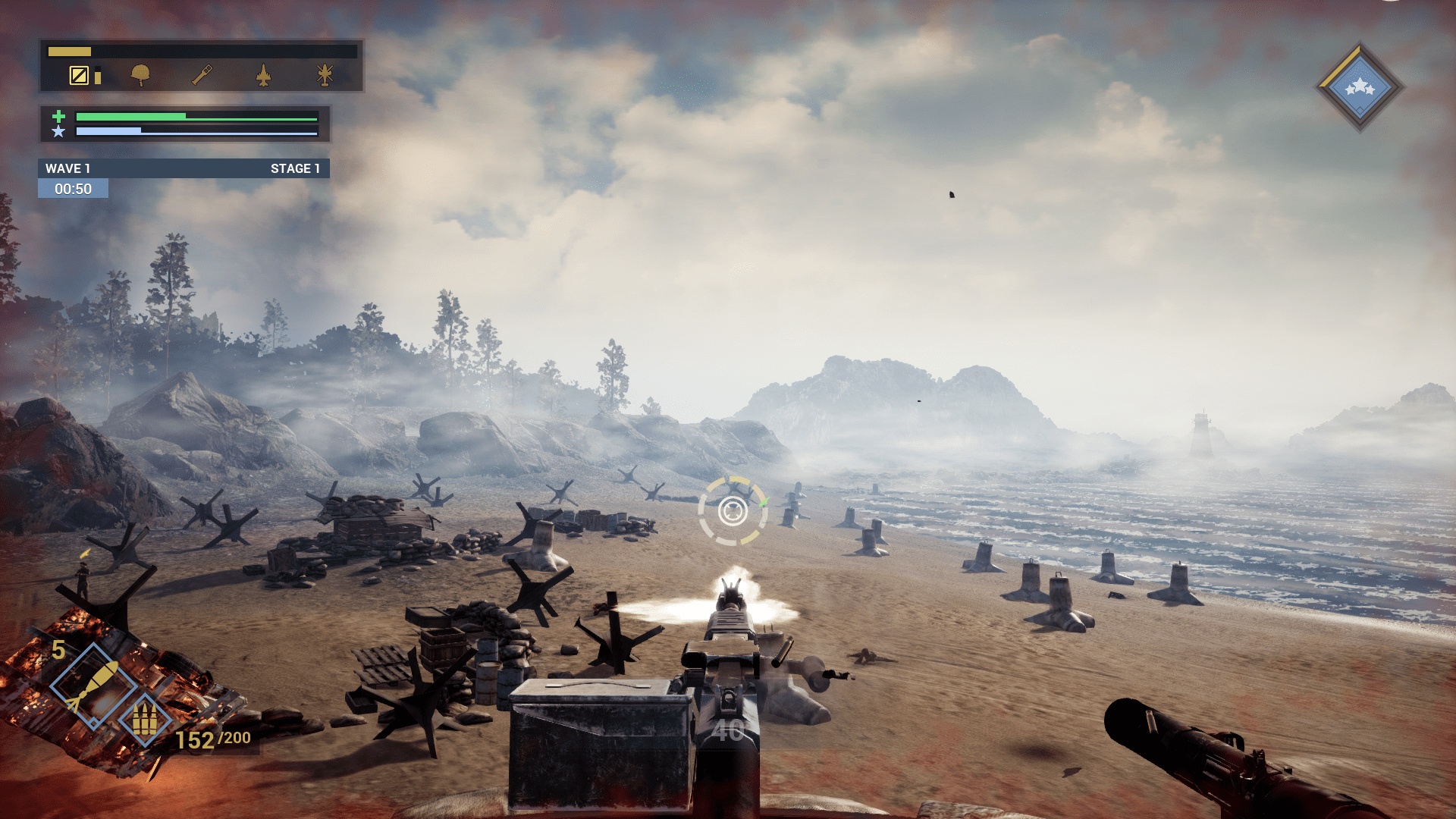The width and height of the screenshot is (1456, 819).
Task: Click the green health progress bar
Action: [180, 118]
